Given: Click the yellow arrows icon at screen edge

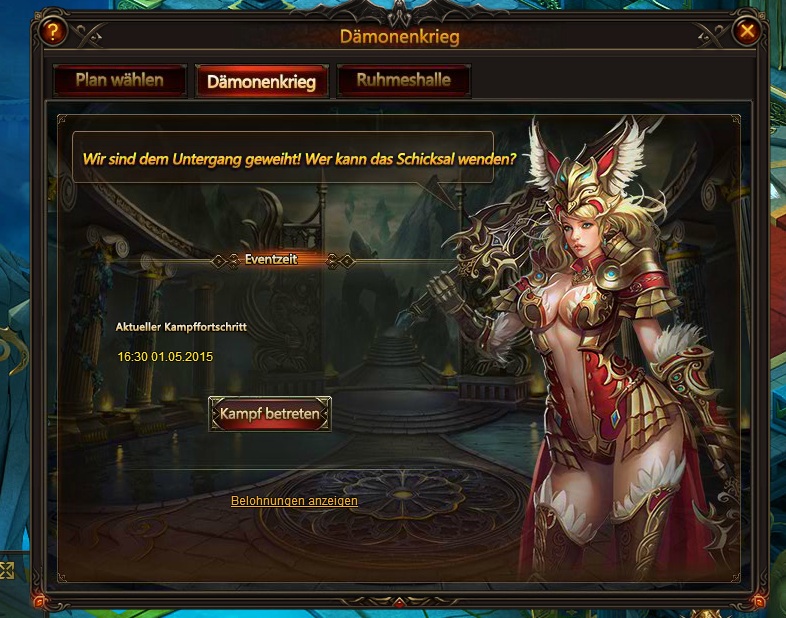Looking at the screenshot, I should click(x=7, y=571).
